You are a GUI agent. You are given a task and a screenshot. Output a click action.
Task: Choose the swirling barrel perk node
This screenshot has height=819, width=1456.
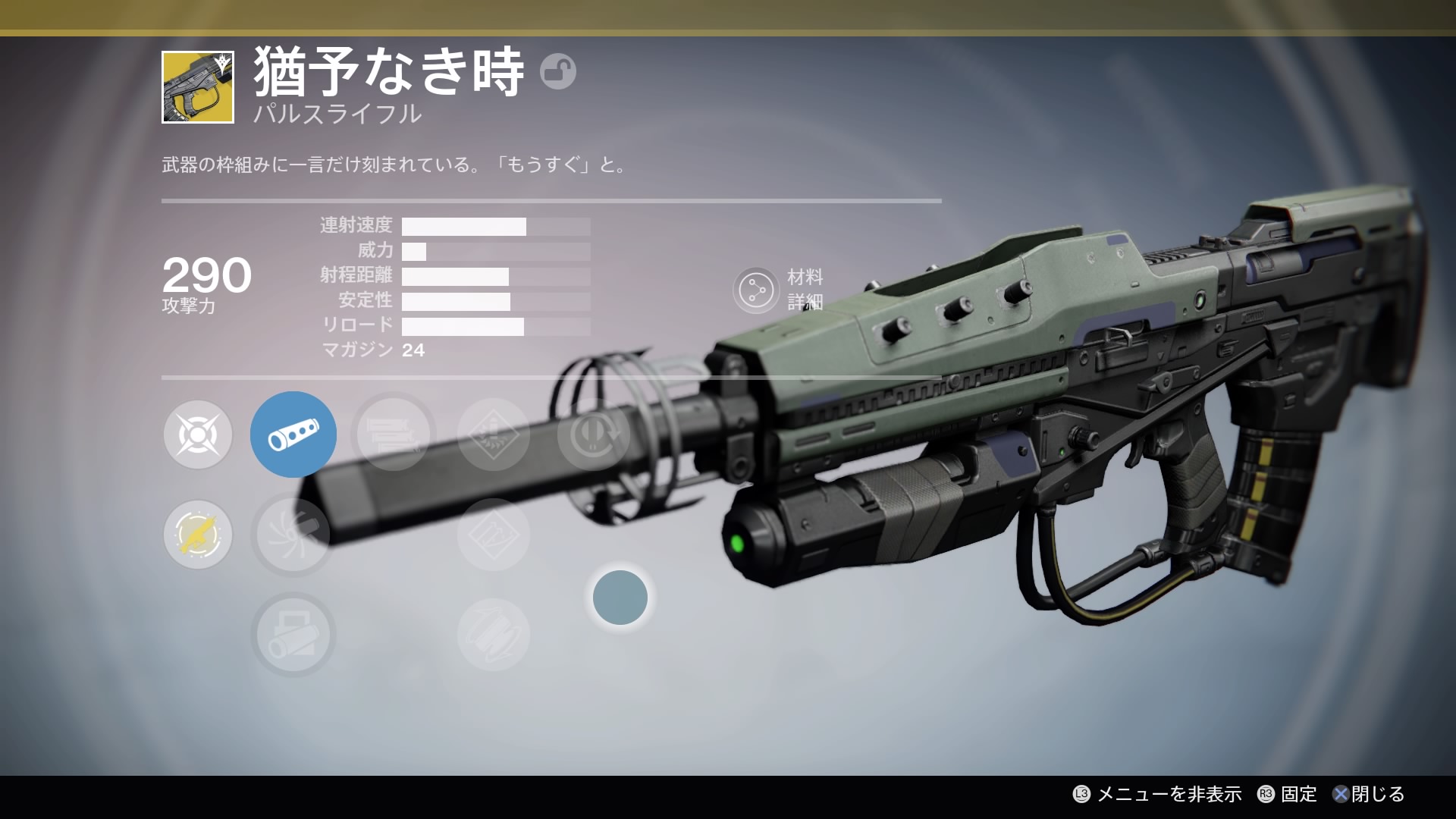pos(293,535)
